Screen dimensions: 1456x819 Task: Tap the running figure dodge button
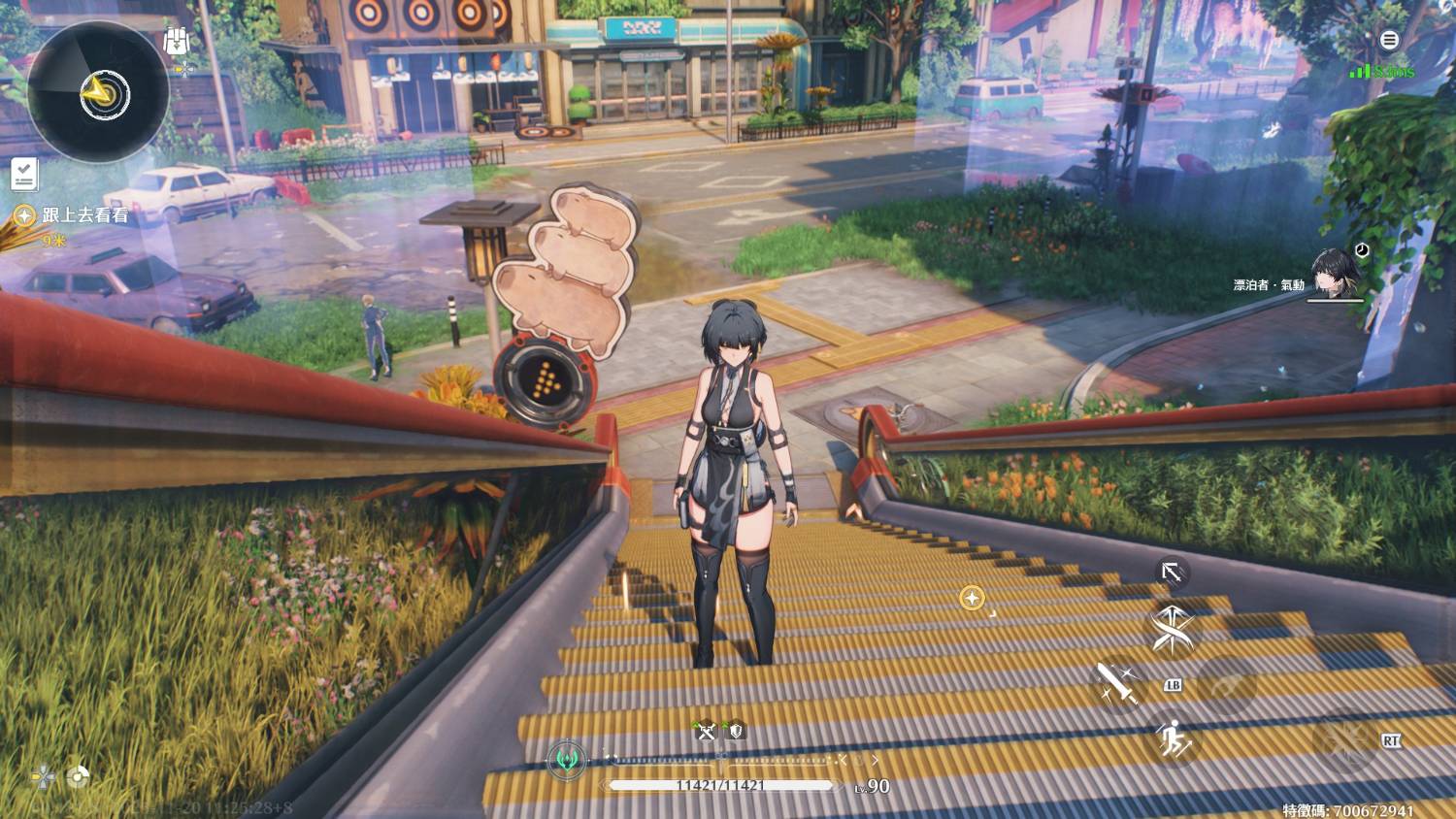1174,740
